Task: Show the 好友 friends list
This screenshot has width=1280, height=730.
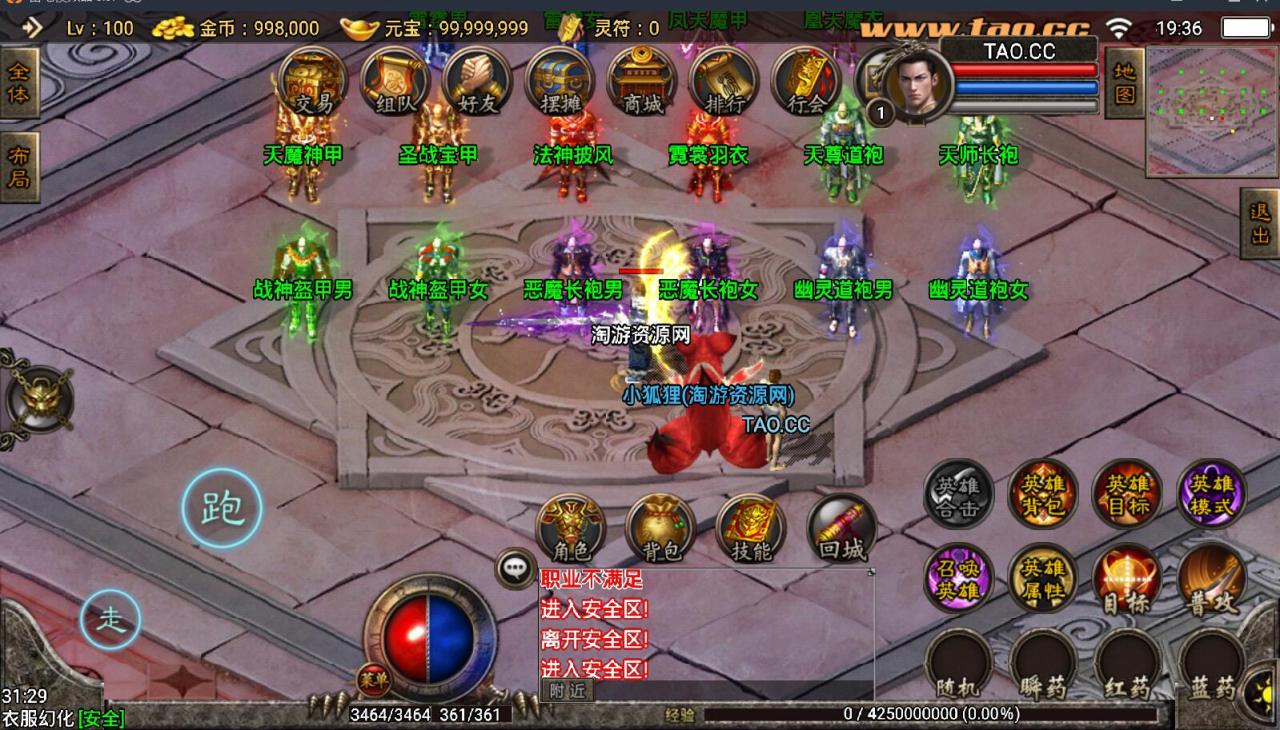Action: coord(477,80)
